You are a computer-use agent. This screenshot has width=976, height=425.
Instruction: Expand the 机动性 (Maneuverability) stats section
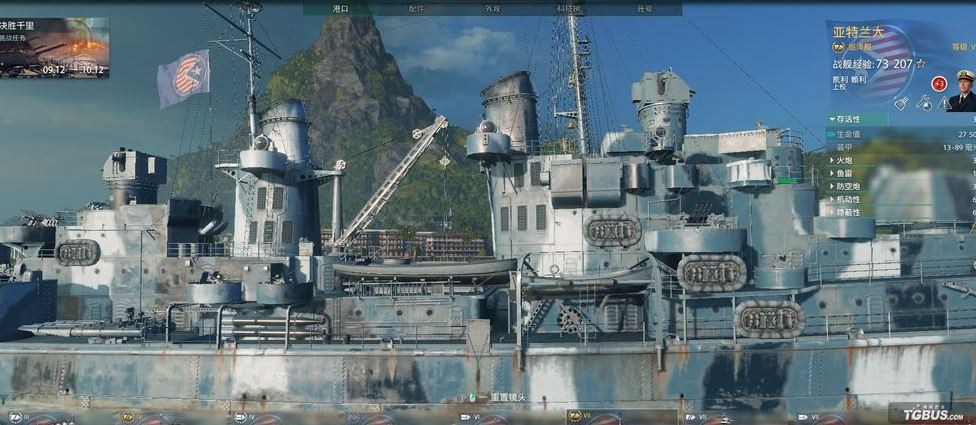tap(847, 199)
